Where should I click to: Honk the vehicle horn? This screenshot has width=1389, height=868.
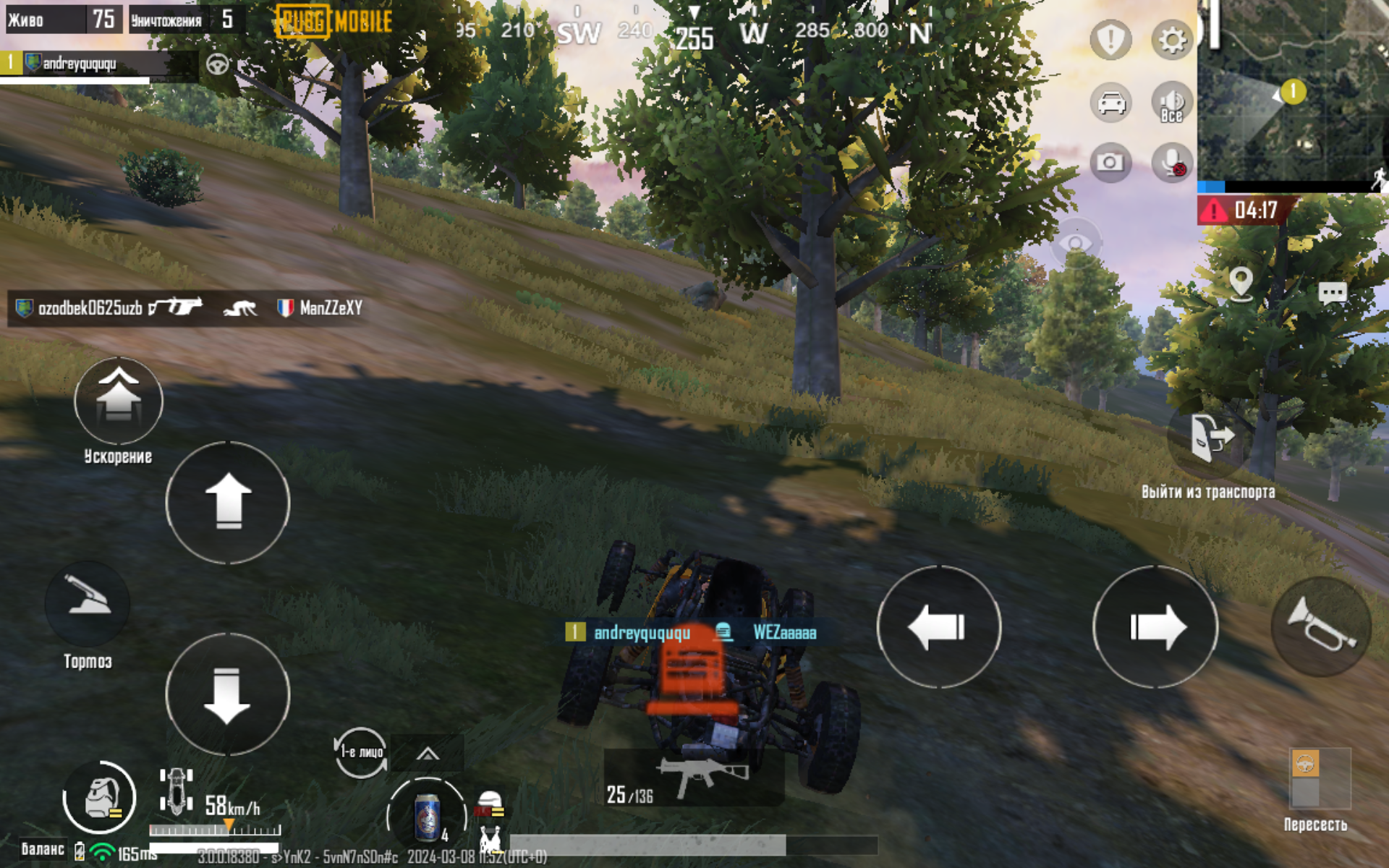click(1320, 626)
